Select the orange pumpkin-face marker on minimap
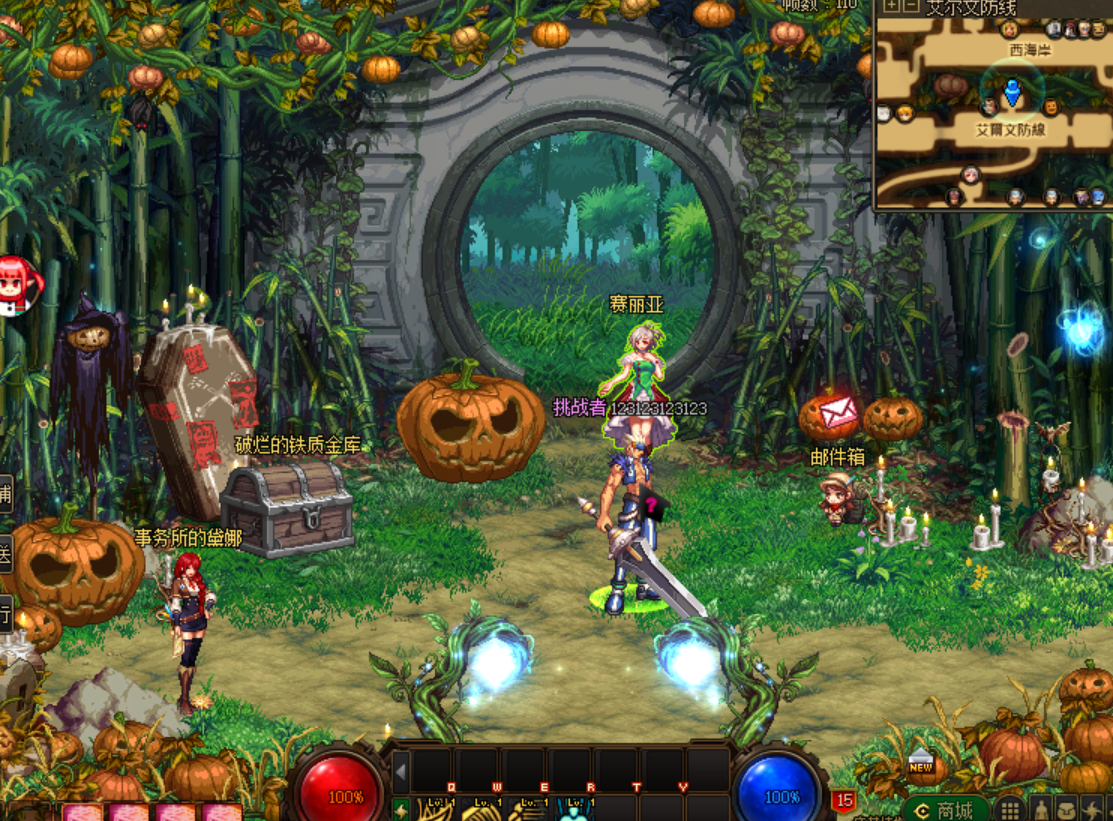The width and height of the screenshot is (1113, 821). [x=1050, y=106]
